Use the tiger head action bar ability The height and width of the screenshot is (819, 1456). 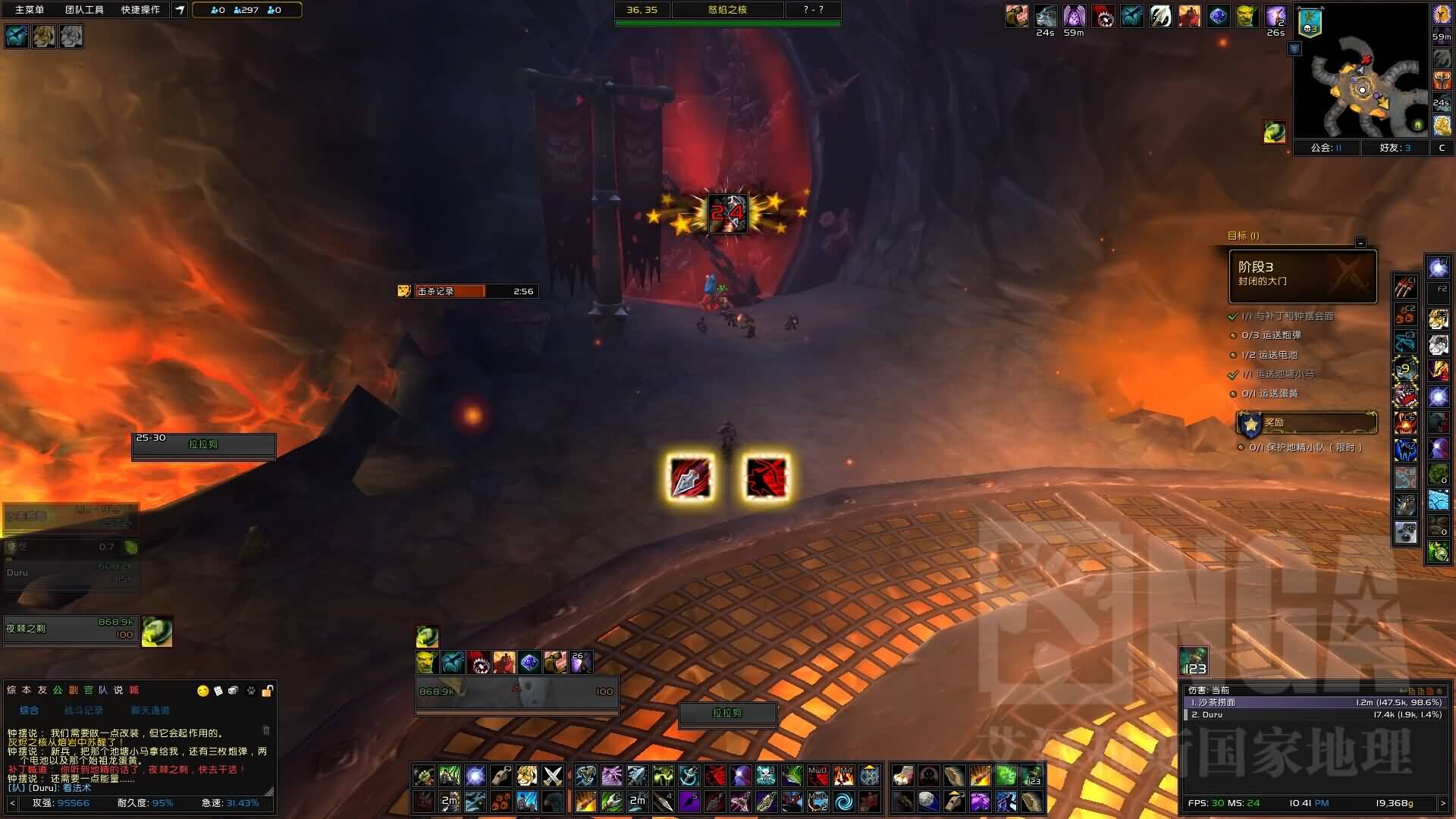point(527,776)
